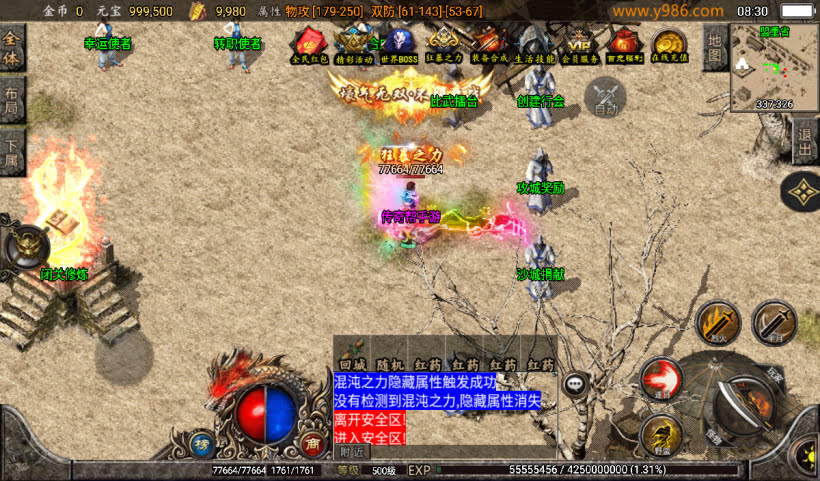Open the 地图 map button
Image resolution: width=820 pixels, height=481 pixels.
click(714, 47)
